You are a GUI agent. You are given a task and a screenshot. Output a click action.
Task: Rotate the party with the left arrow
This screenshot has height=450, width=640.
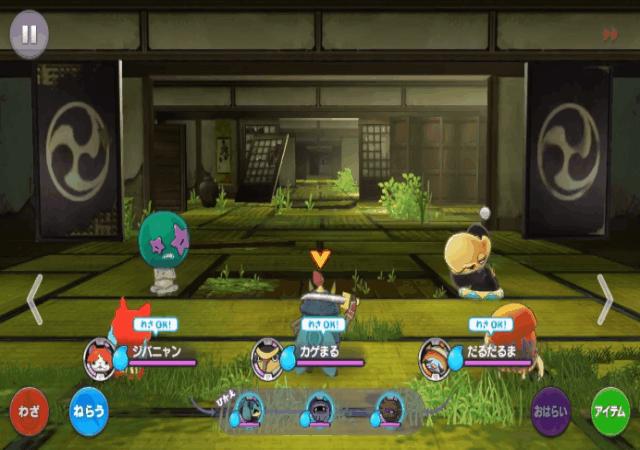click(x=34, y=298)
